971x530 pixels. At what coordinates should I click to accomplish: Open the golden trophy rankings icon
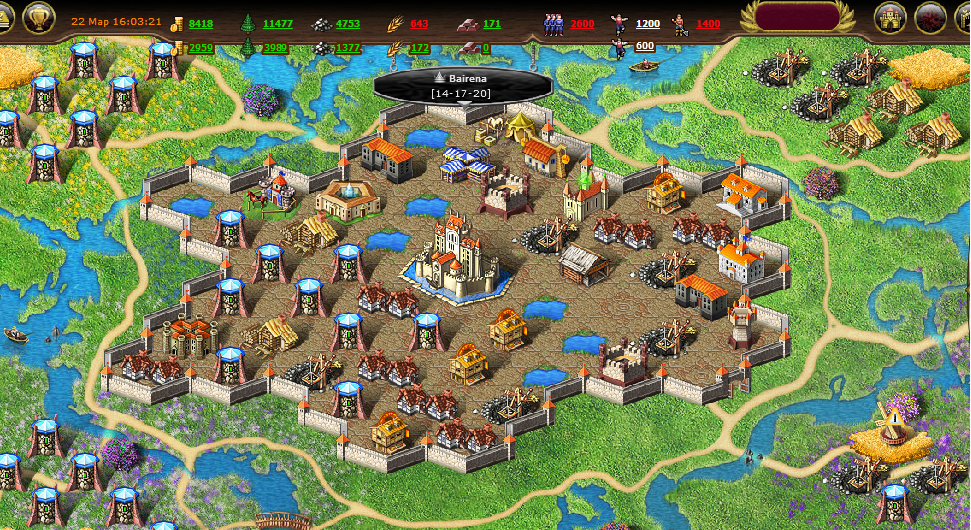tap(38, 17)
